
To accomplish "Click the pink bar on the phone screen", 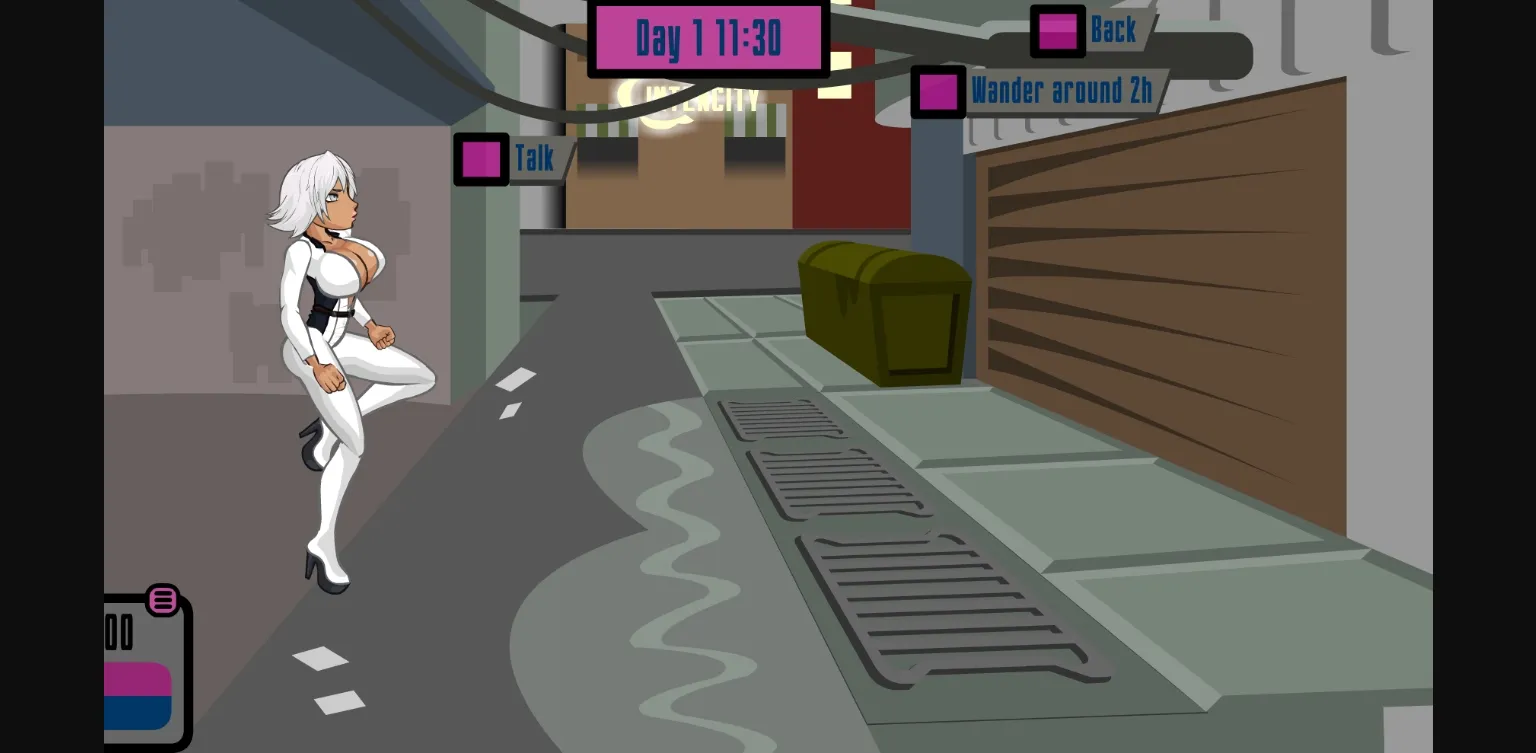I will pos(137,676).
